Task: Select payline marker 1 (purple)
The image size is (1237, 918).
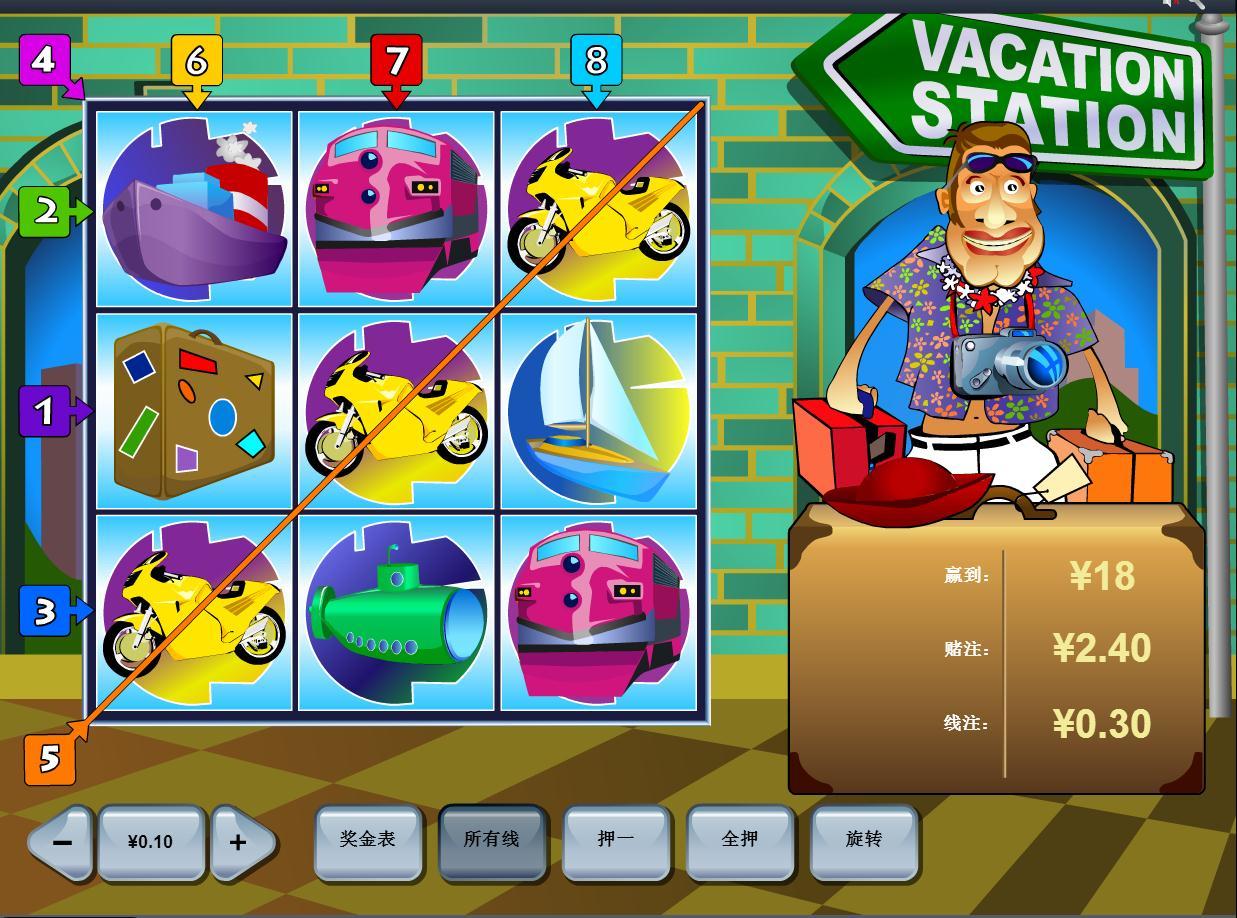Action: click(x=44, y=411)
